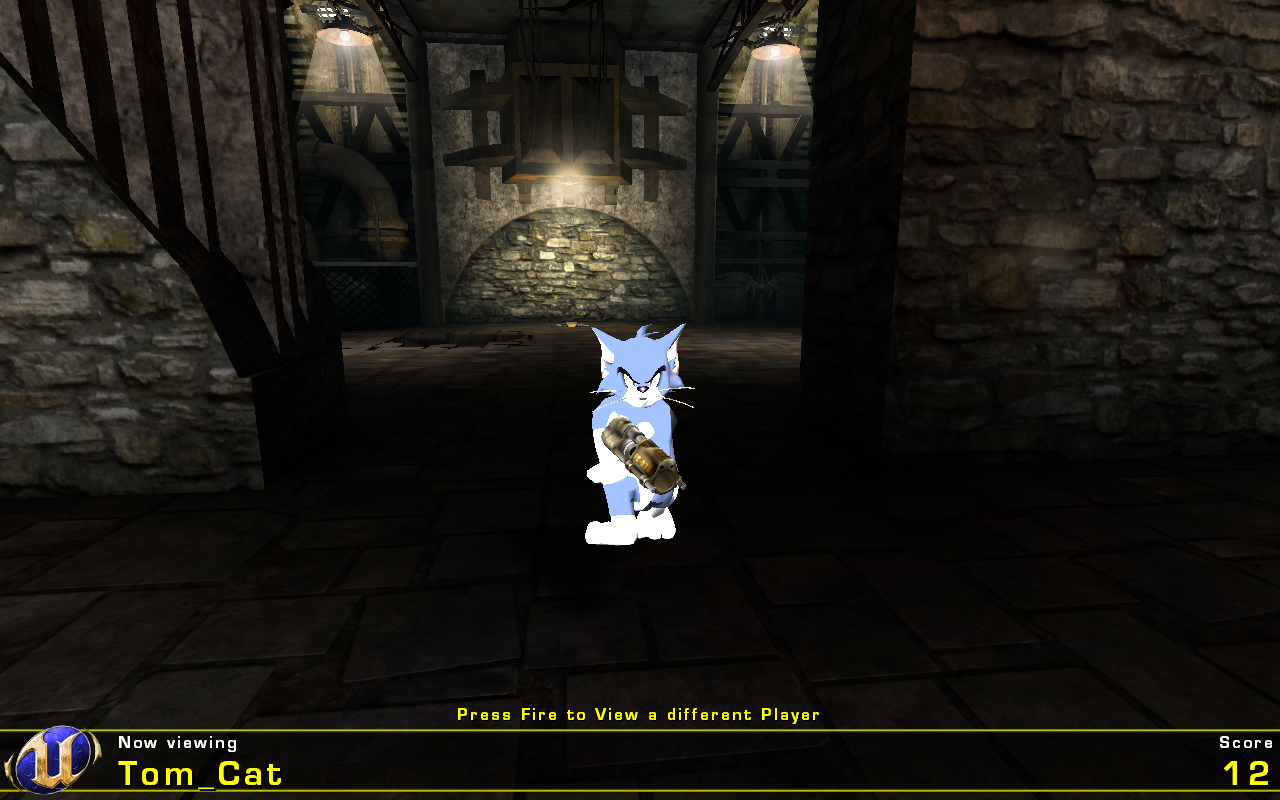Viewport: 1280px width, 800px height.
Task: Click the yellow HUD divider bar
Action: tap(640, 731)
